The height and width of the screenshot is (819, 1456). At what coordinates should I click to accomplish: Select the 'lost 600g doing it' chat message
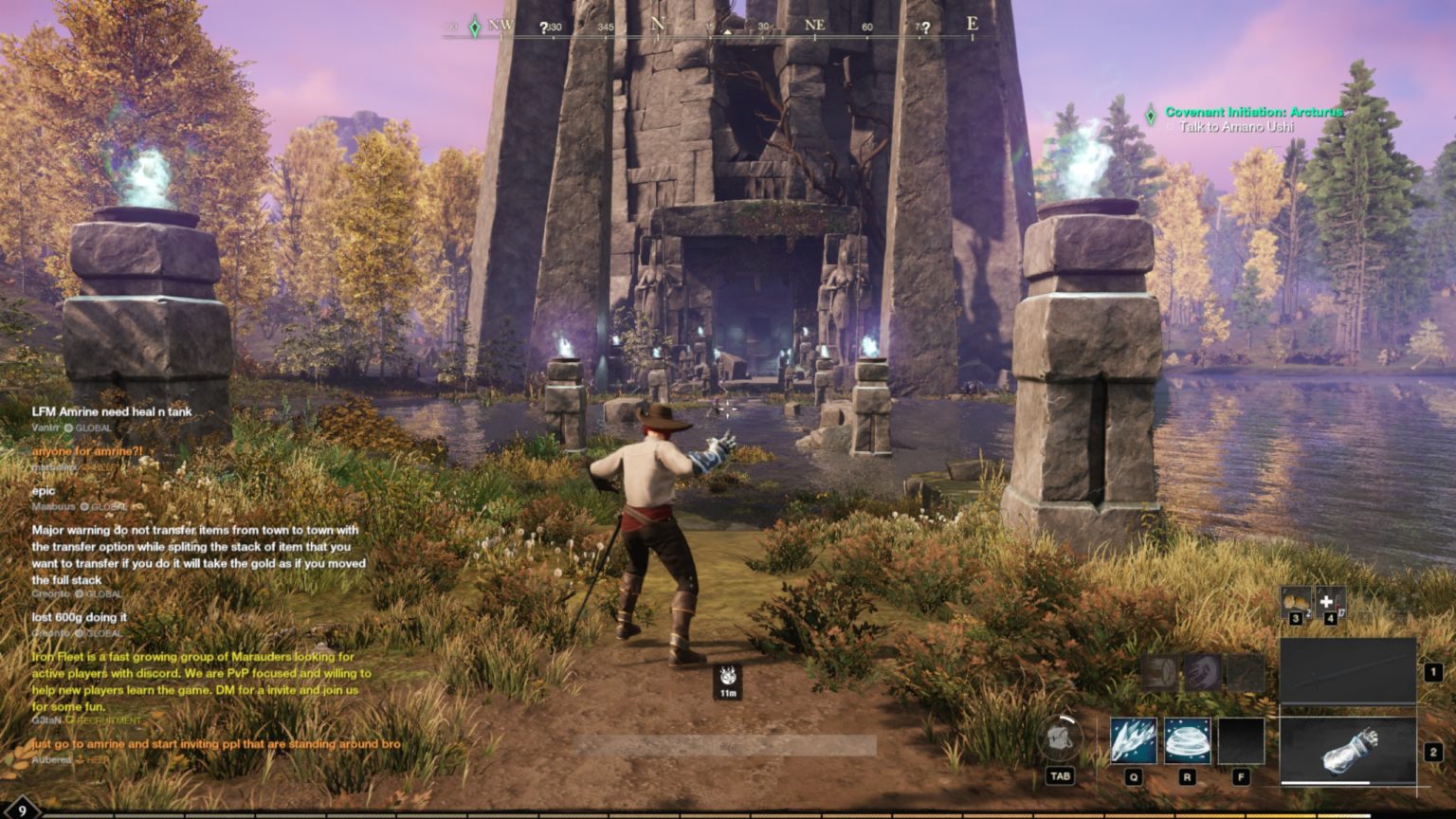click(80, 617)
